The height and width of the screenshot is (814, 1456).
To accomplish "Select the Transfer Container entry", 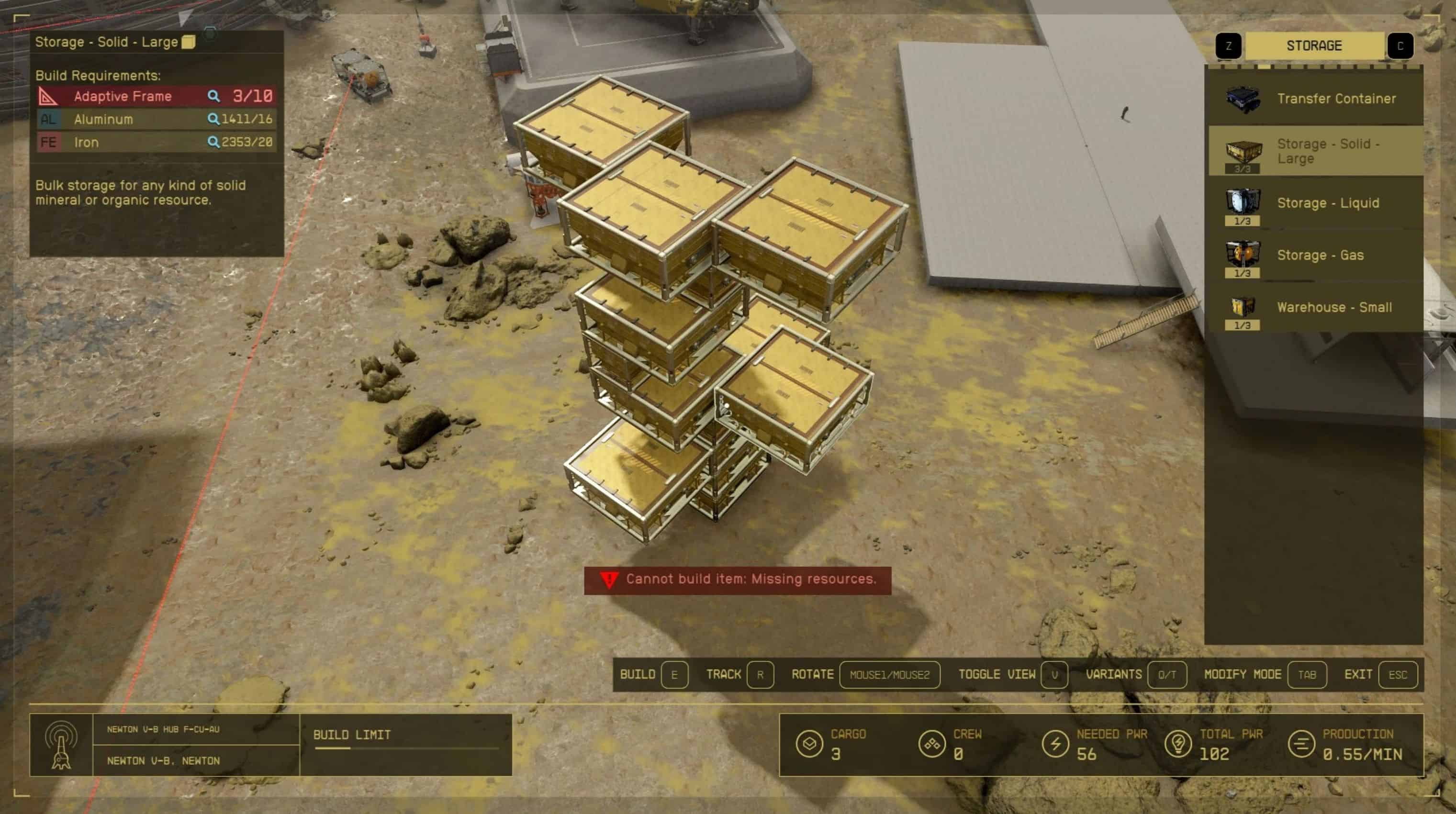I will (1315, 99).
